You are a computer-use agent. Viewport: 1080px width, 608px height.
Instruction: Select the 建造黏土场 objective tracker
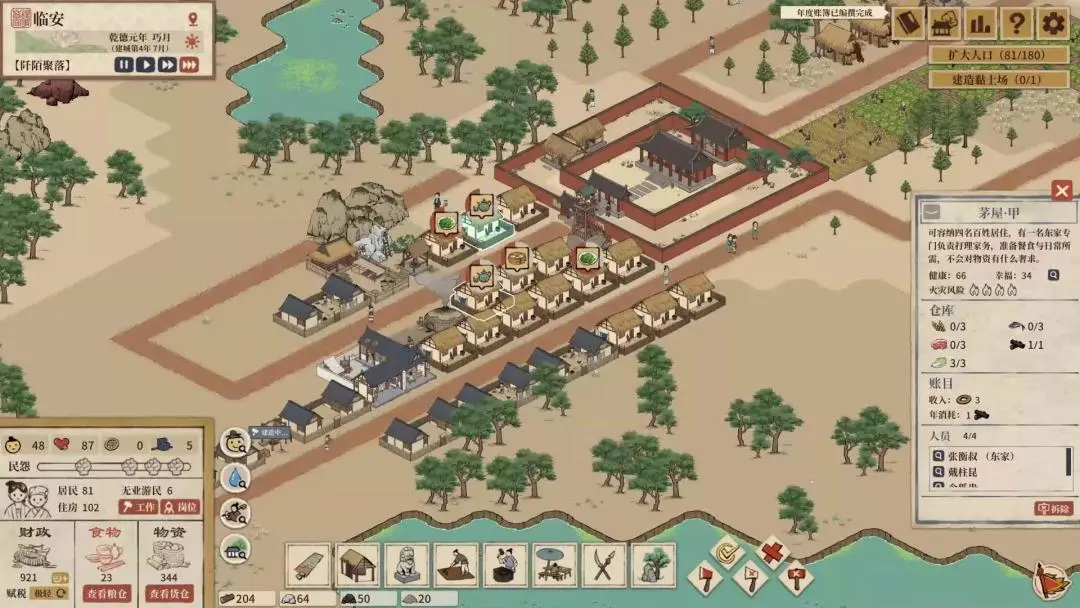[x=999, y=79]
